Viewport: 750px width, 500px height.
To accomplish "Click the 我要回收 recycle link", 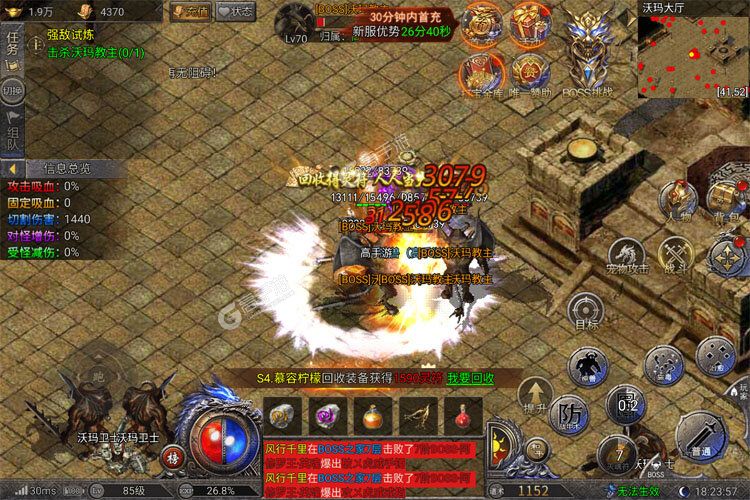I will pos(470,379).
